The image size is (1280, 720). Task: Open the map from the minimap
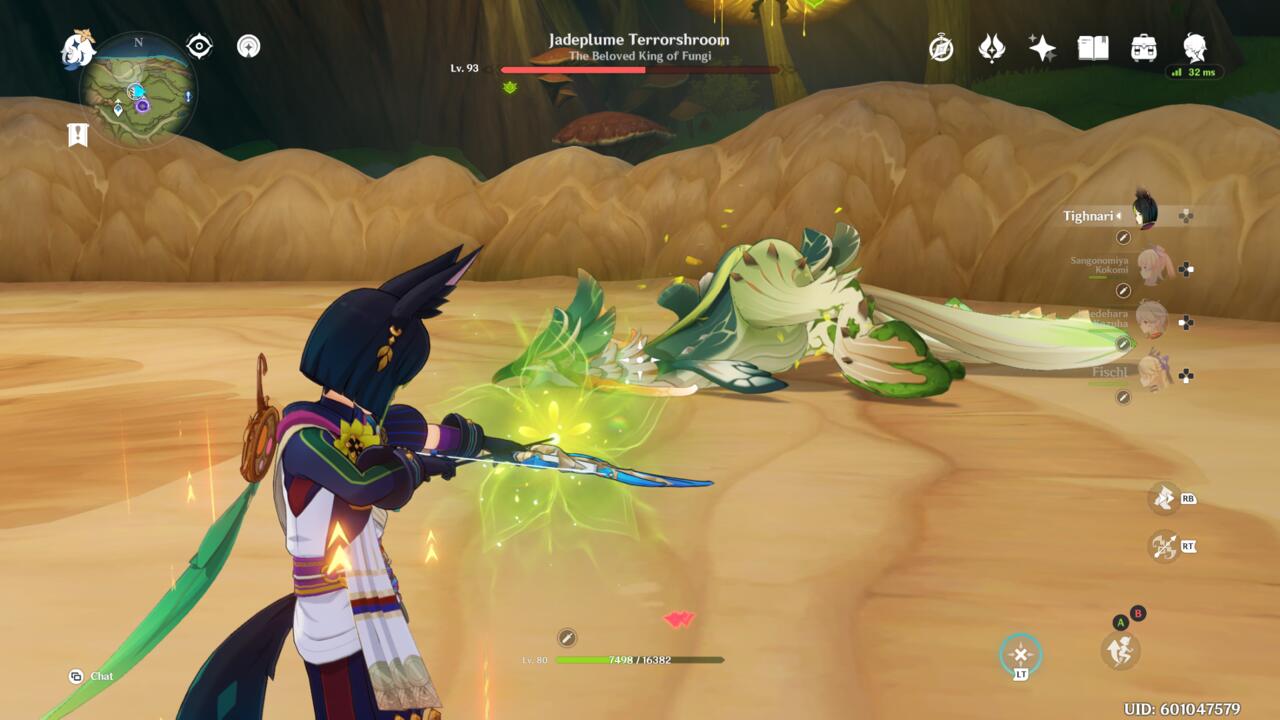tap(138, 90)
